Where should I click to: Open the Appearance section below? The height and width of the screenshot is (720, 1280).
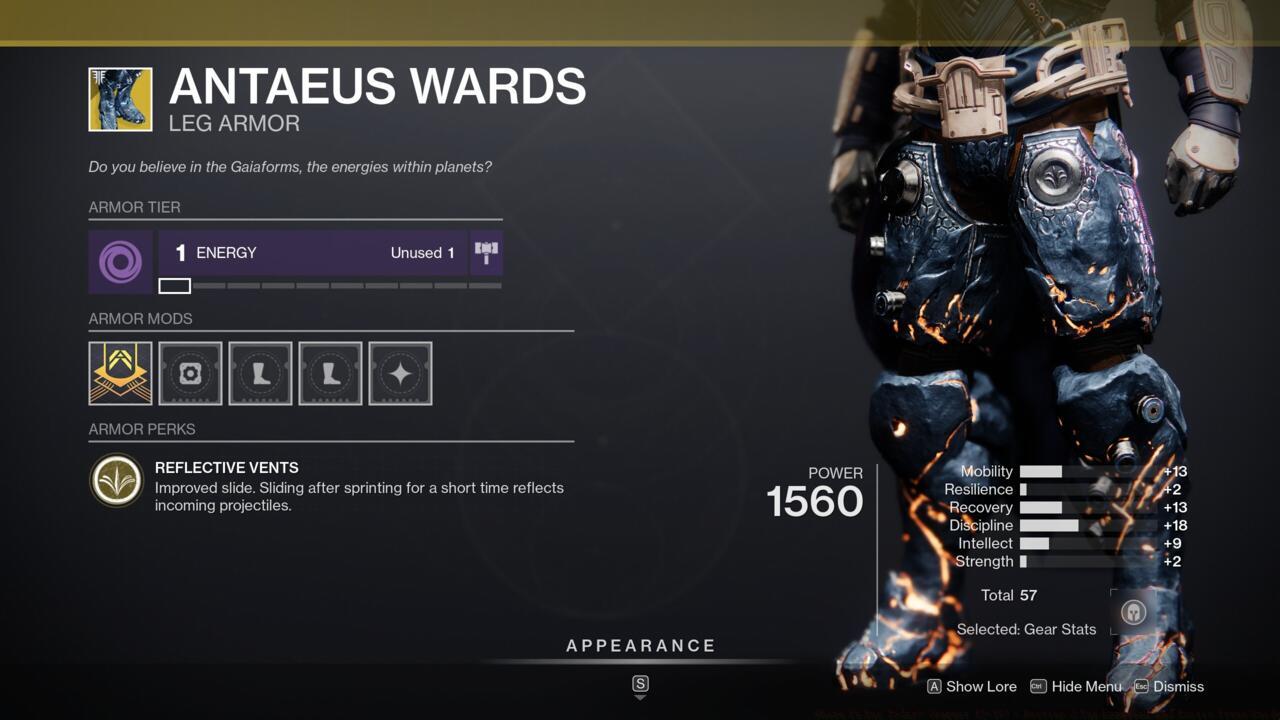point(640,645)
